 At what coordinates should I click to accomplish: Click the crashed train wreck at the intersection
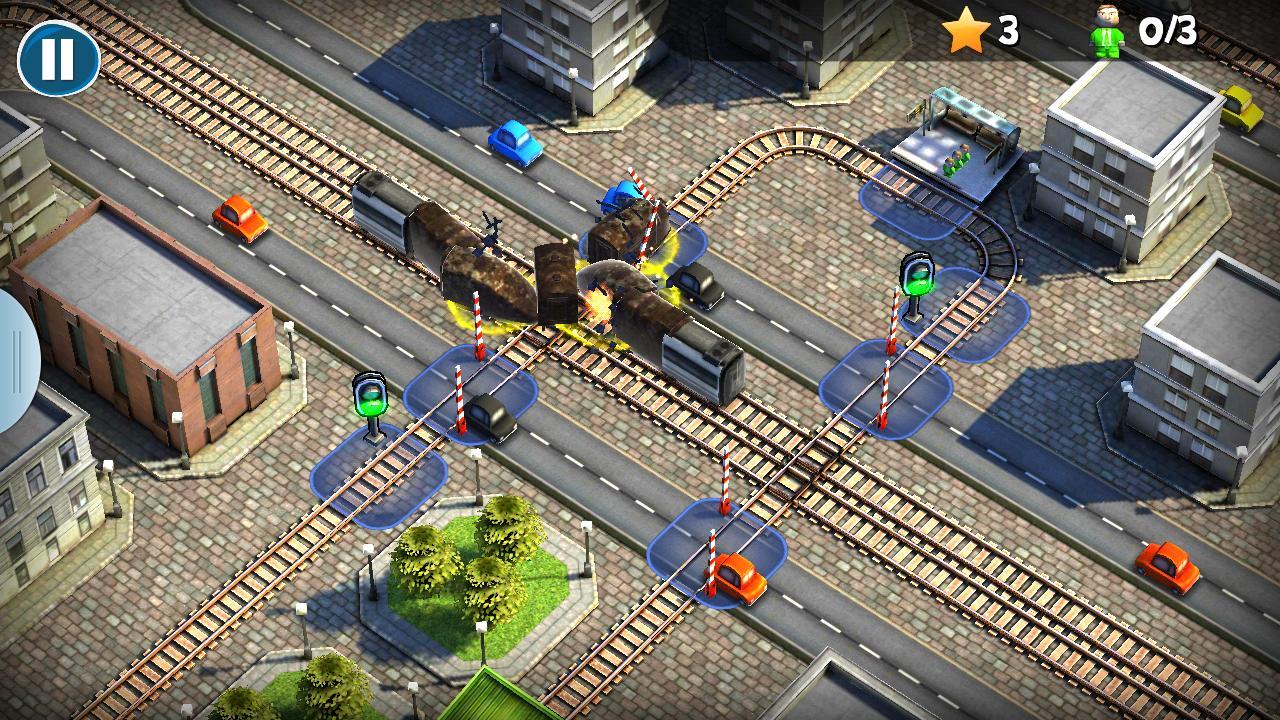pyautogui.click(x=560, y=280)
